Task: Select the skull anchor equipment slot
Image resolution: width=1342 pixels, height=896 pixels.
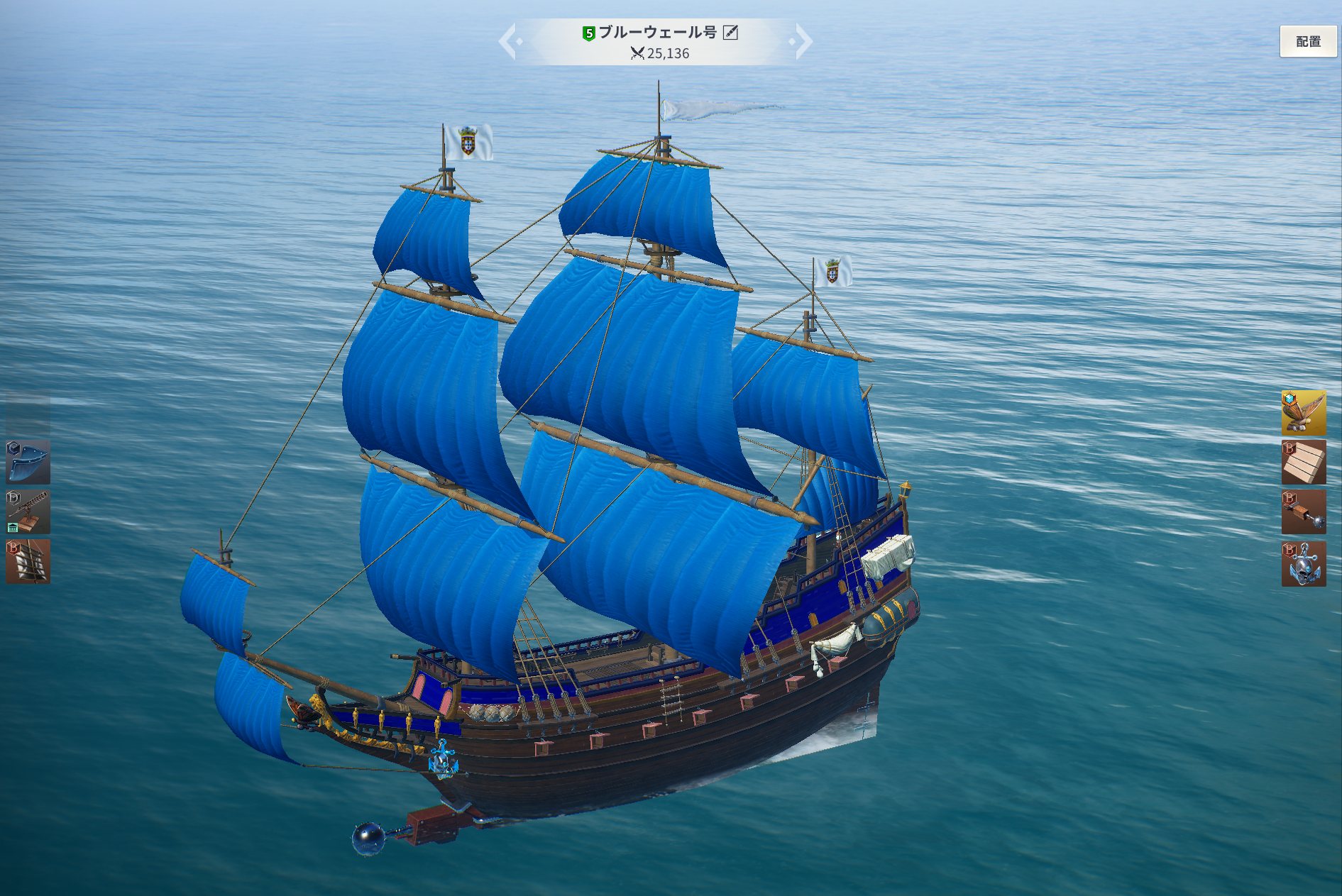Action: click(x=1303, y=563)
